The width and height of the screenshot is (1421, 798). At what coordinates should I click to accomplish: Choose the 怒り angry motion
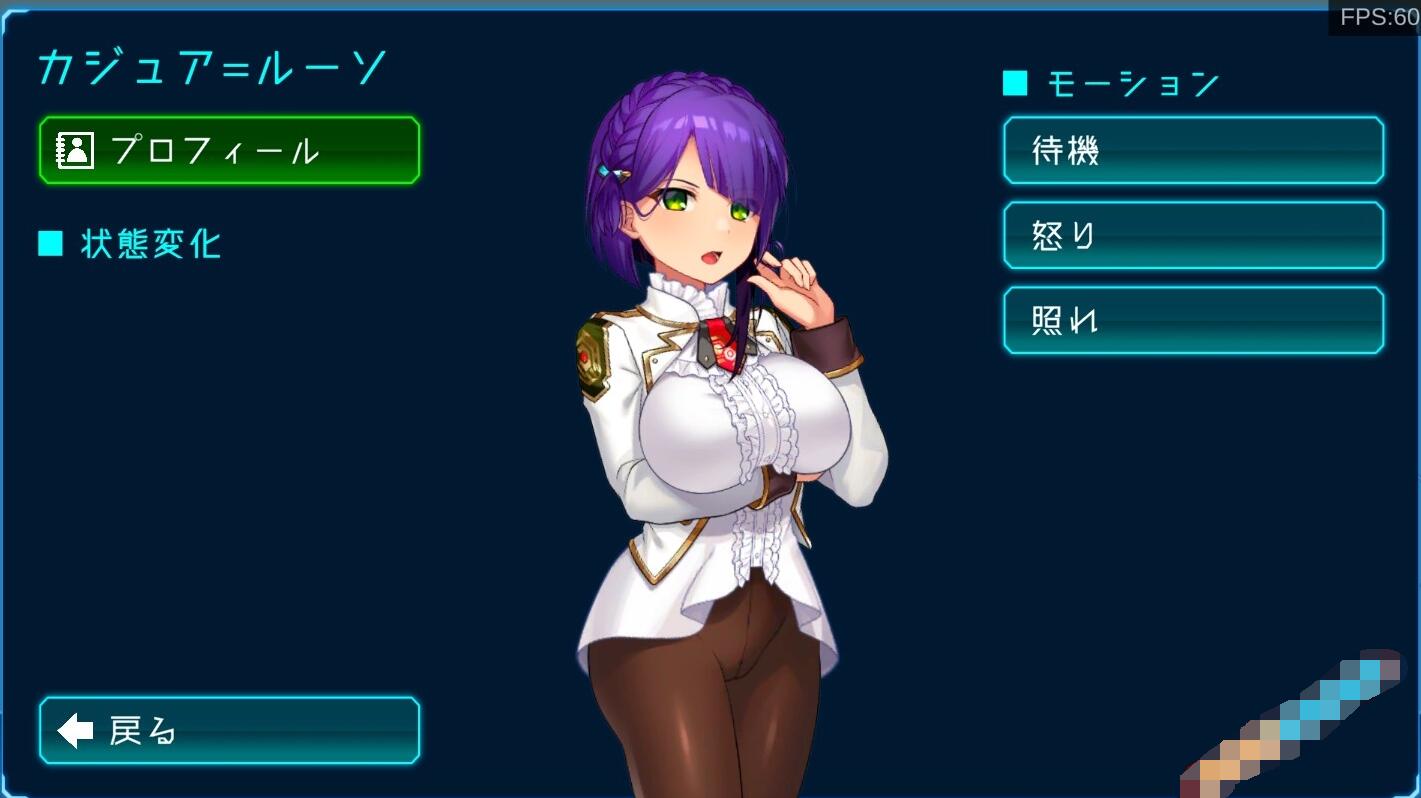[1193, 236]
